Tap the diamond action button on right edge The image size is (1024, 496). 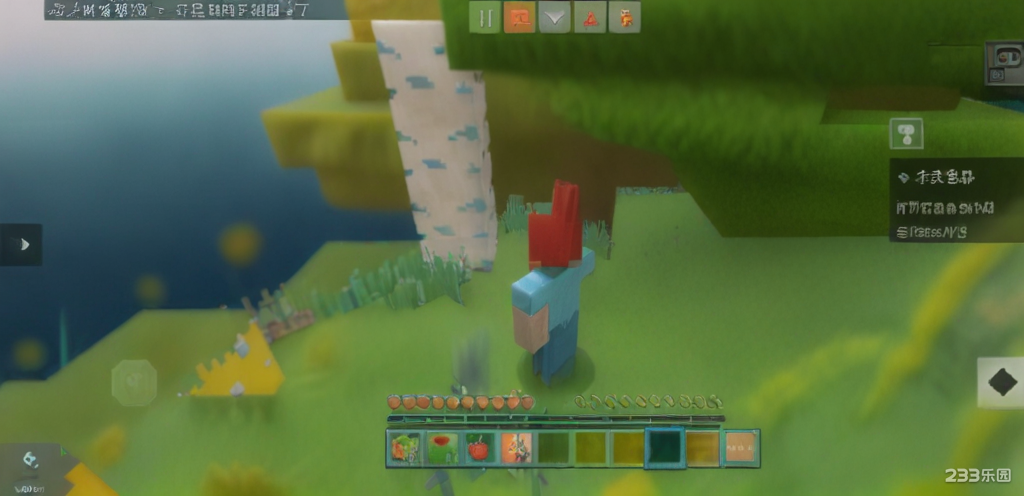(x=1000, y=383)
